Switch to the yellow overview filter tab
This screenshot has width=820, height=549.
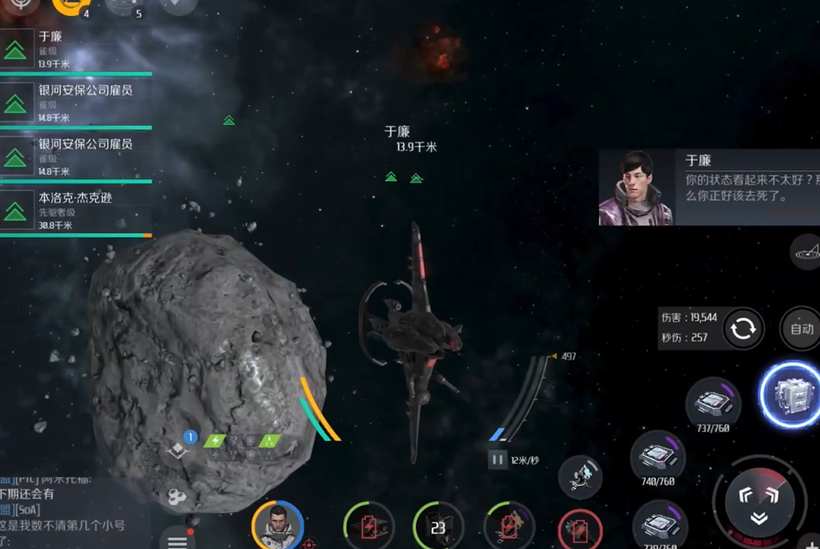coord(70,6)
